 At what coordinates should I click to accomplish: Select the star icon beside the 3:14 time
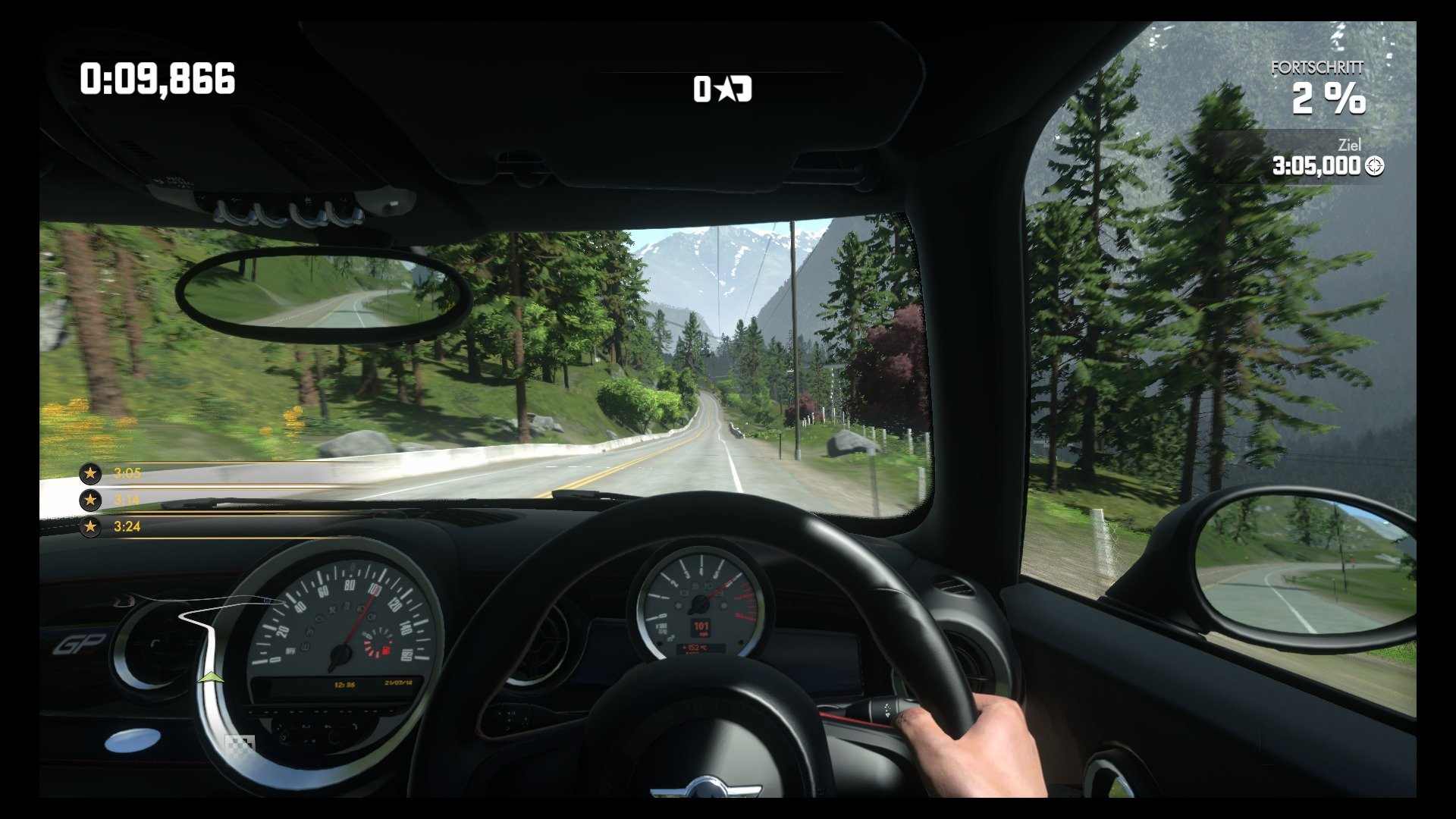(x=89, y=499)
